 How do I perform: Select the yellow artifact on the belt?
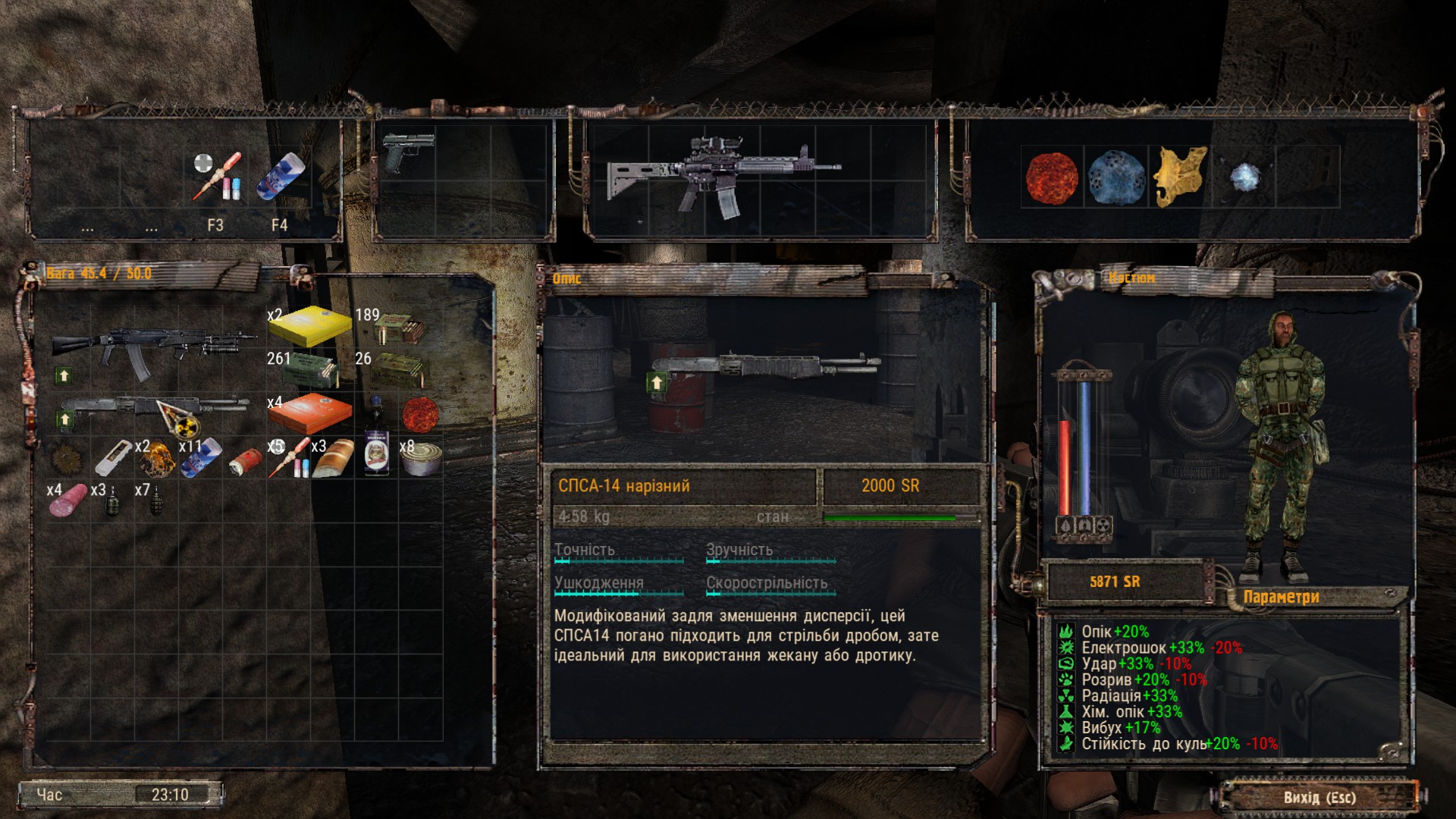(1180, 177)
